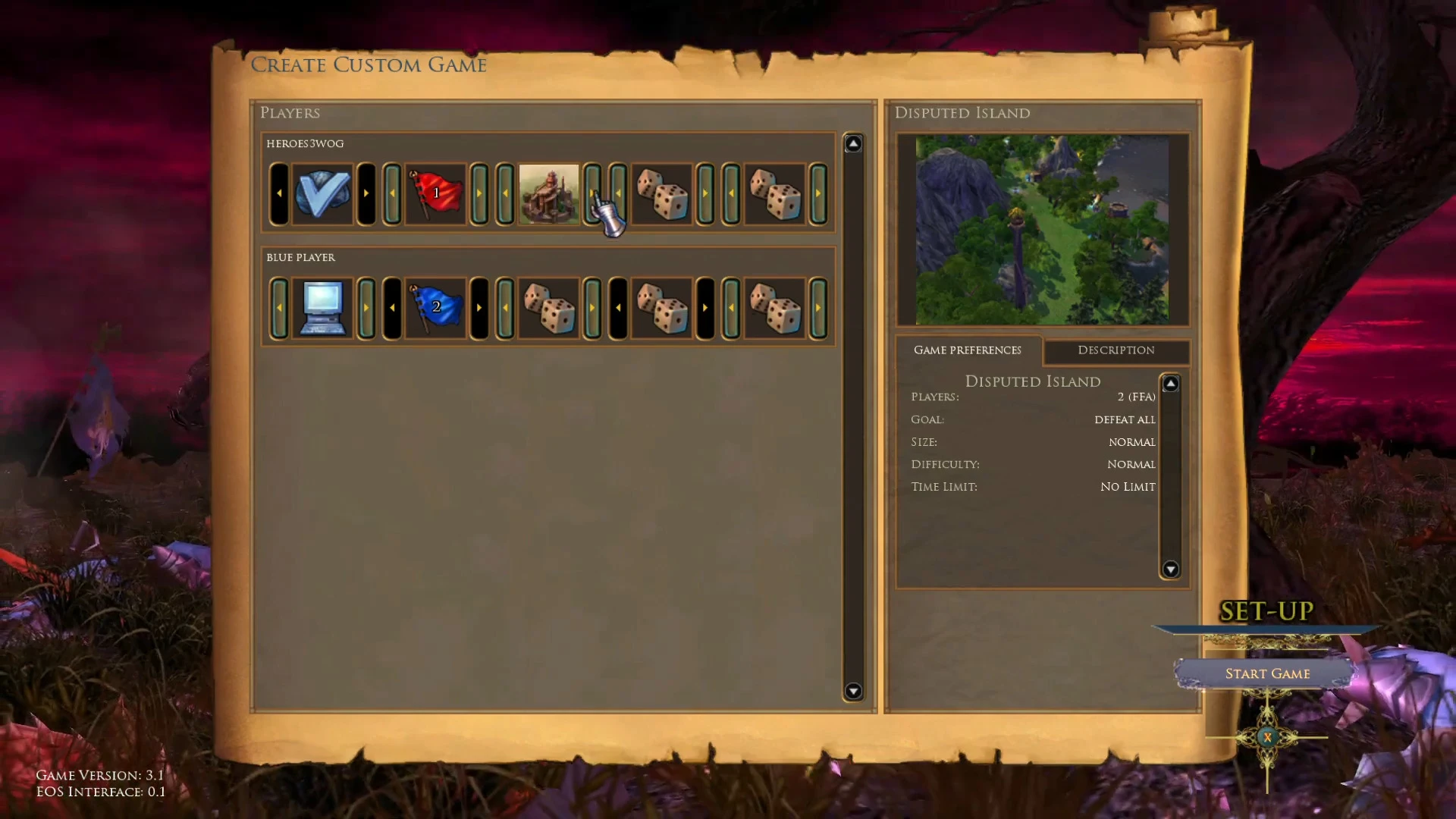
Task: Cycle to the previous hero for Blue Player
Action: tap(617, 307)
